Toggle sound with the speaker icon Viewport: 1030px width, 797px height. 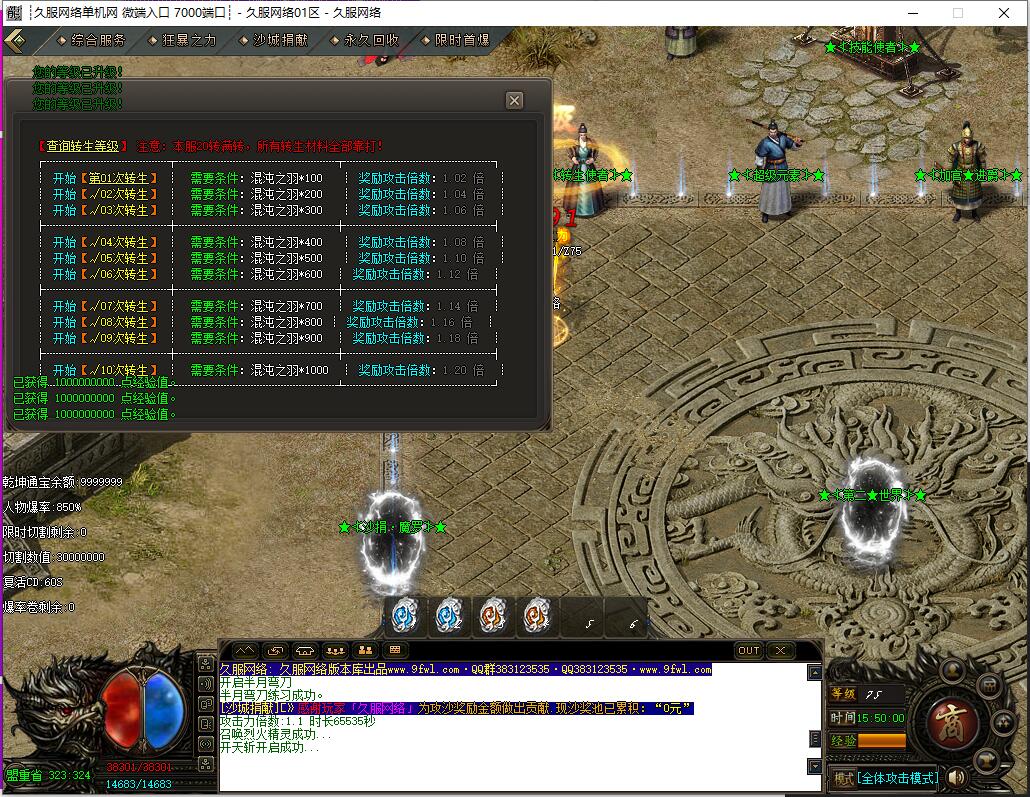coord(957,777)
